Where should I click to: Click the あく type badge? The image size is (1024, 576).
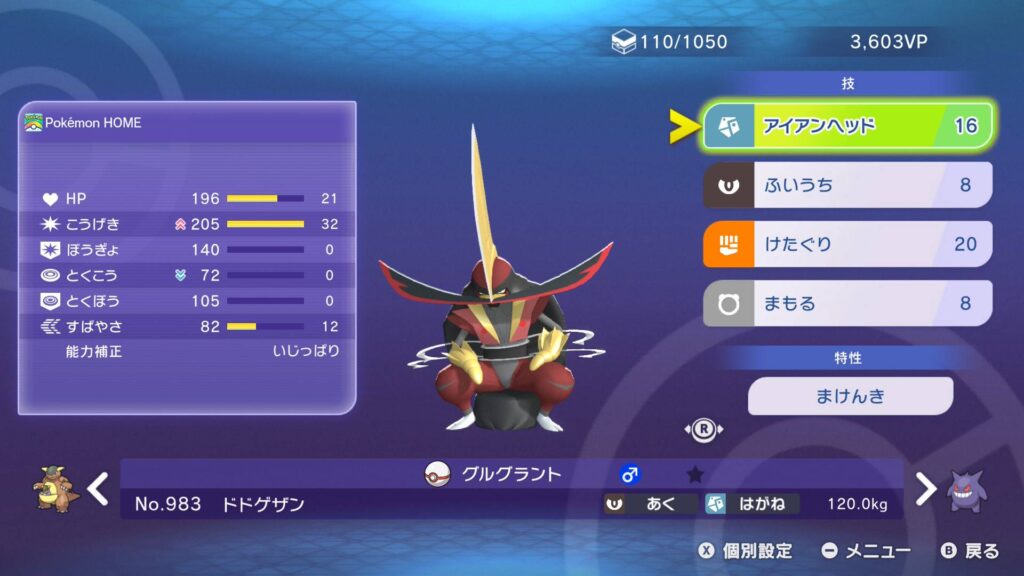click(650, 504)
